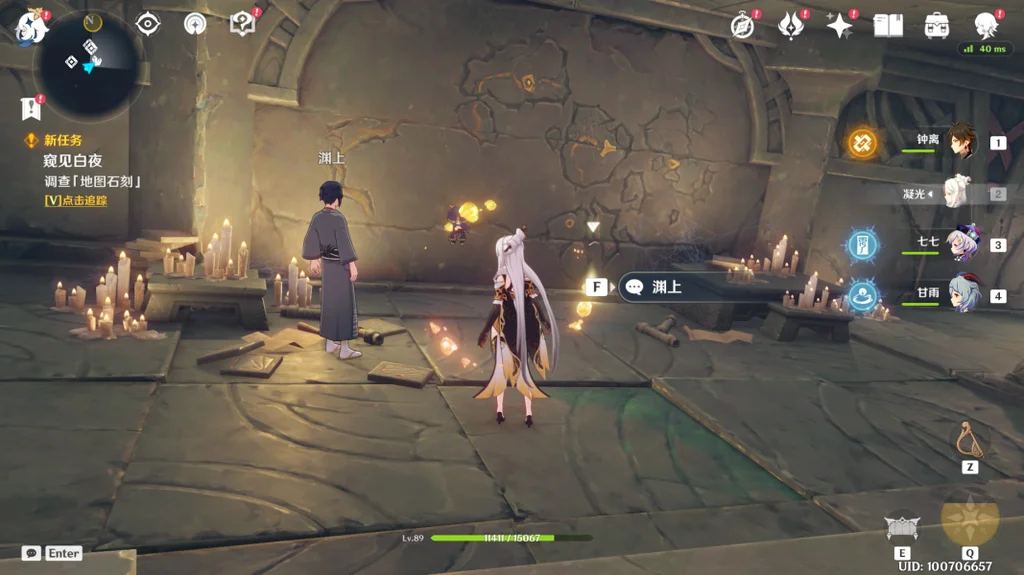Switch to party member 钟离
This screenshot has height=575, width=1024.
[960, 141]
